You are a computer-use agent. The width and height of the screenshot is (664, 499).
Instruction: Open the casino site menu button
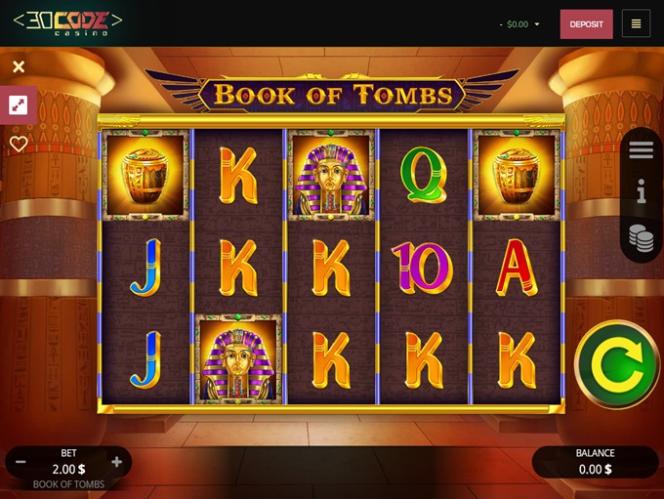[x=636, y=24]
